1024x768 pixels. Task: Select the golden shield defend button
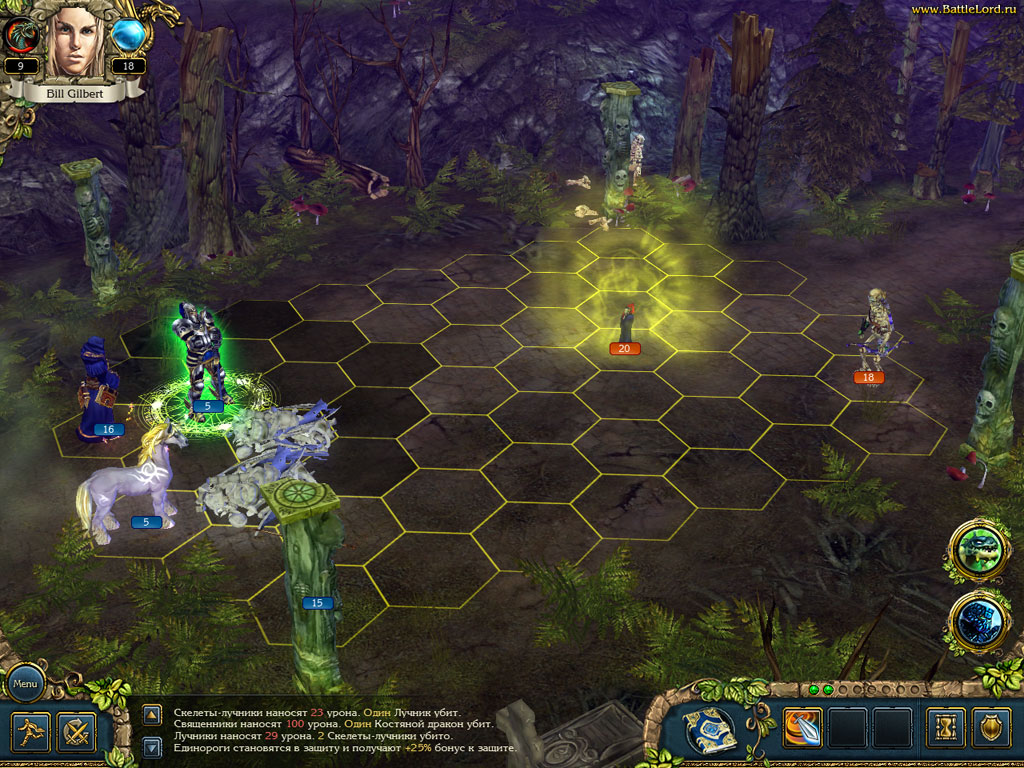pyautogui.click(x=991, y=728)
